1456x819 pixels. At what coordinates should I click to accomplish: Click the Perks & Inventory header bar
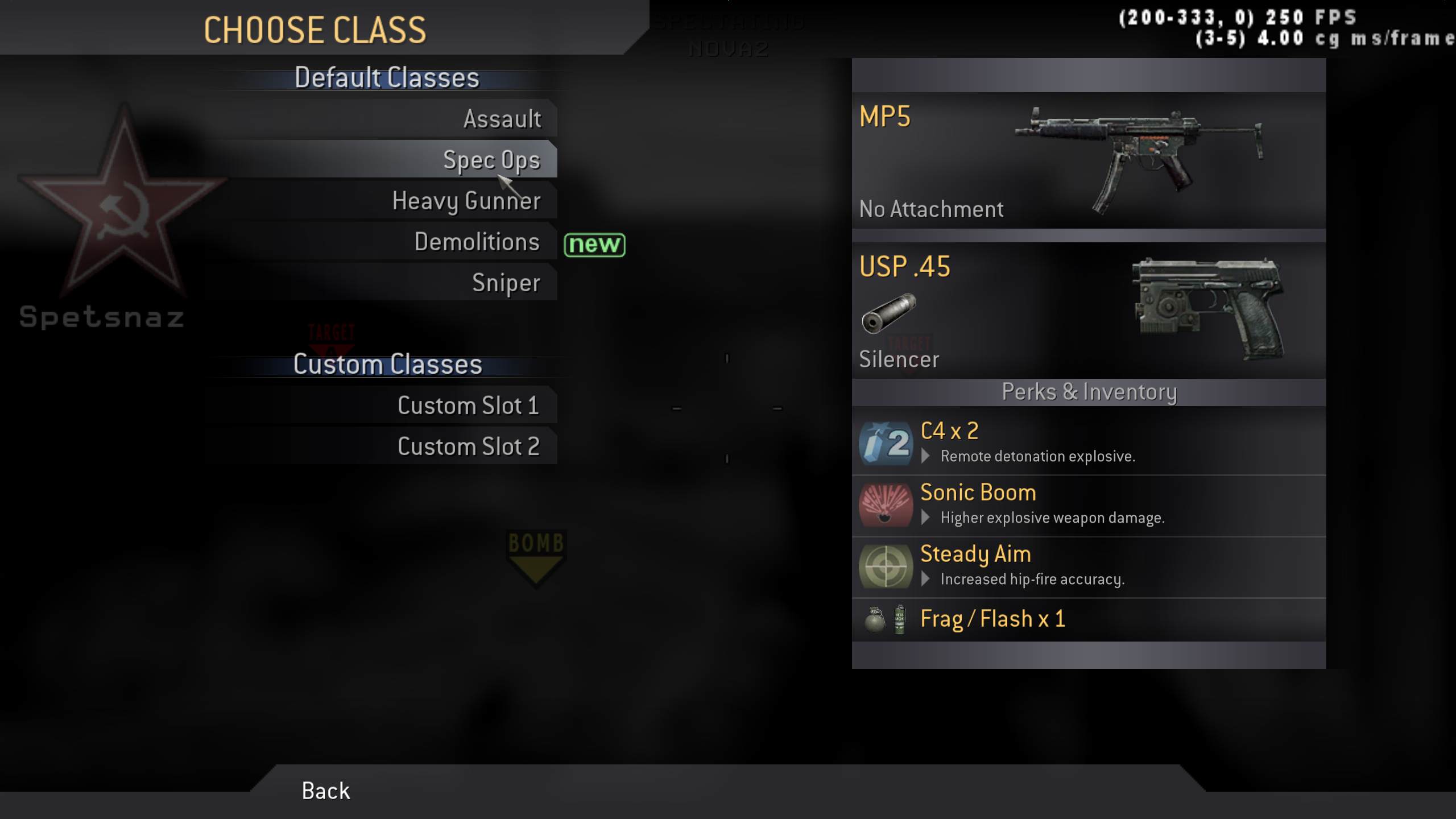coord(1089,391)
